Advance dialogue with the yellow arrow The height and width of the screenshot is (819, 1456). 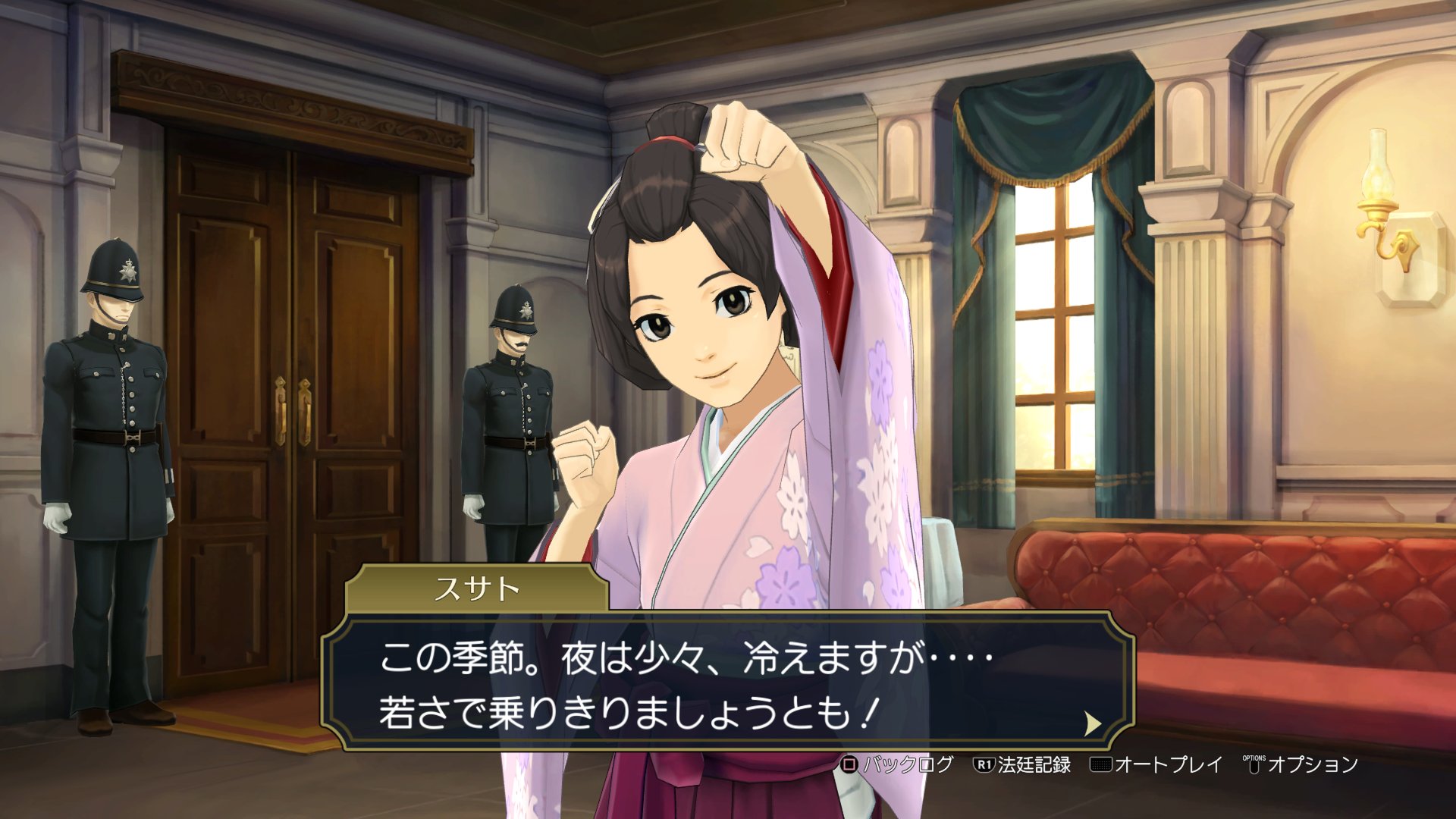pos(1092,723)
